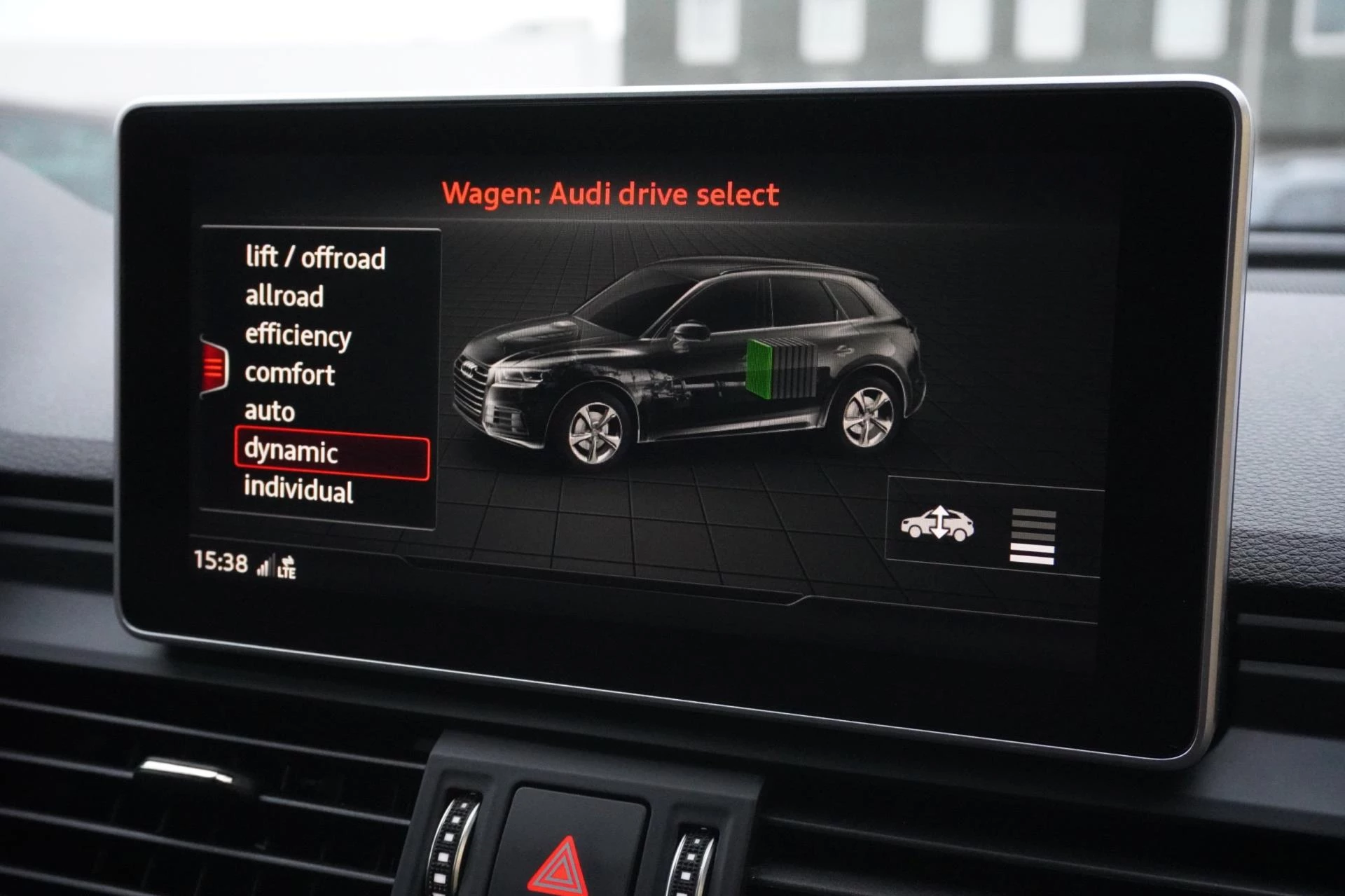Viewport: 1345px width, 896px height.
Task: Enable dynamic drive mode
Action: click(x=291, y=453)
